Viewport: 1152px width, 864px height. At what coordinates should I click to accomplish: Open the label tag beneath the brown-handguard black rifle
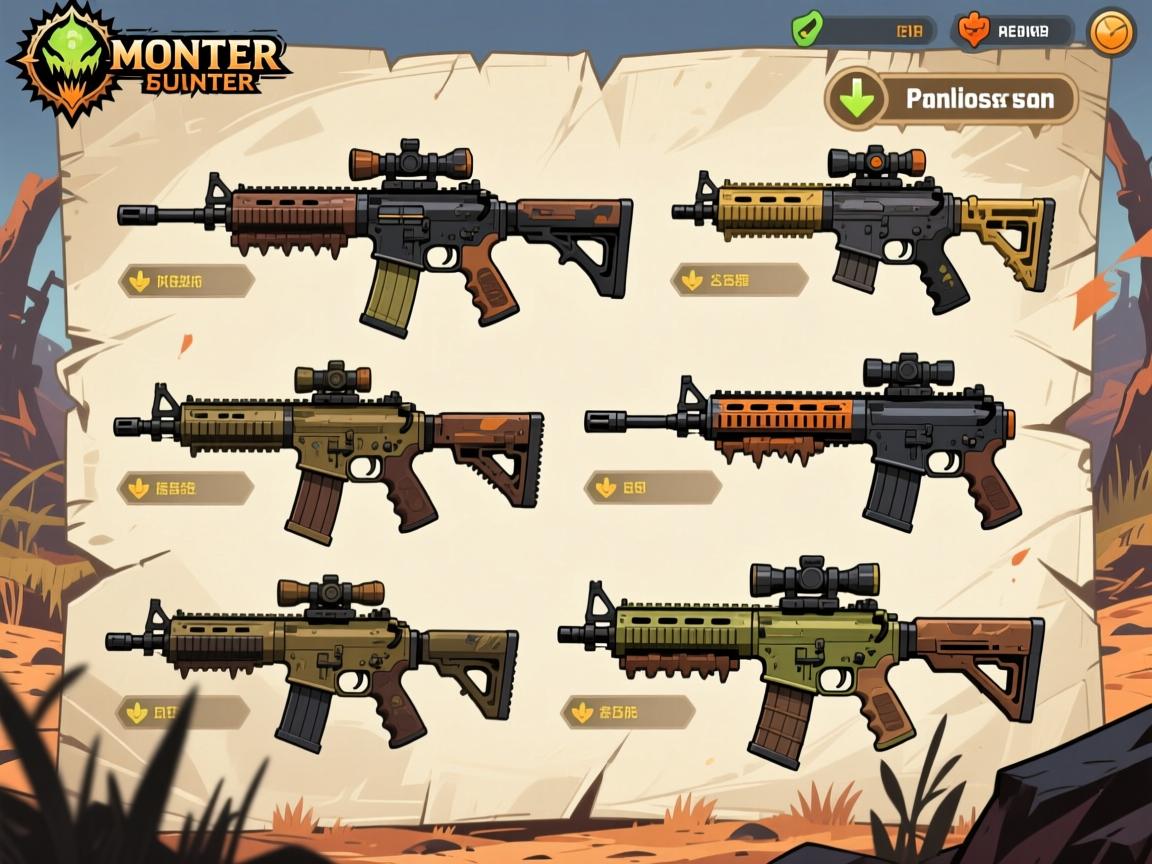(187, 282)
